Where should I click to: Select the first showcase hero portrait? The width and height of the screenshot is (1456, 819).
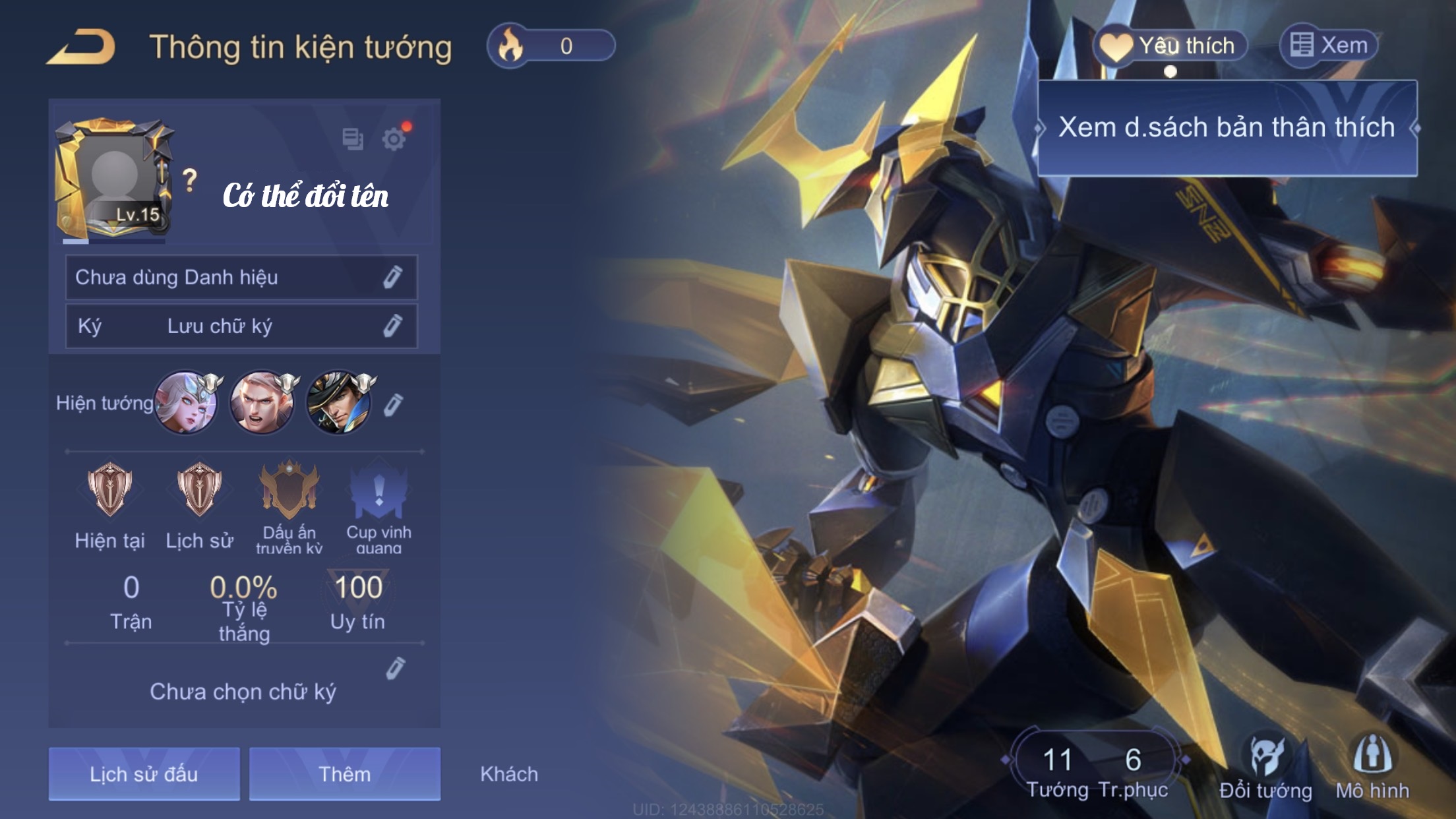click(x=185, y=402)
